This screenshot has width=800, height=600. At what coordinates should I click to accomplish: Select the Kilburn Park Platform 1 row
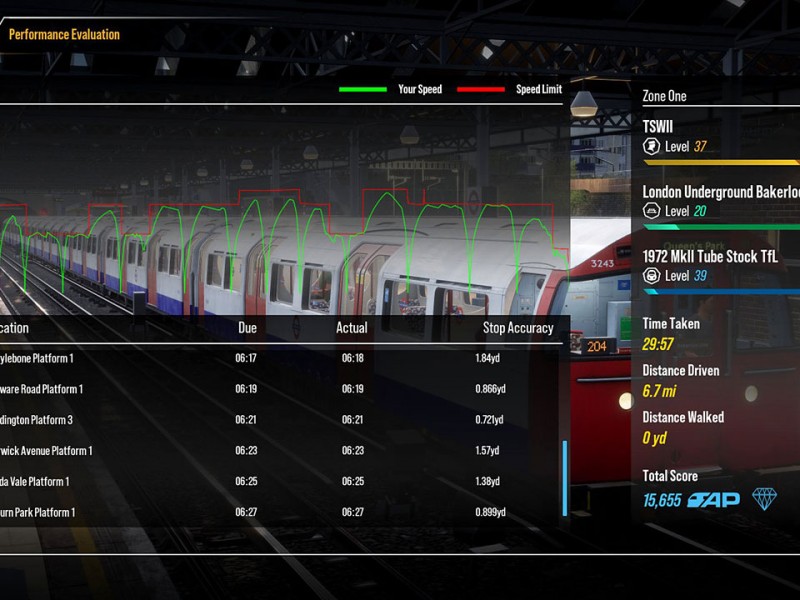point(280,513)
